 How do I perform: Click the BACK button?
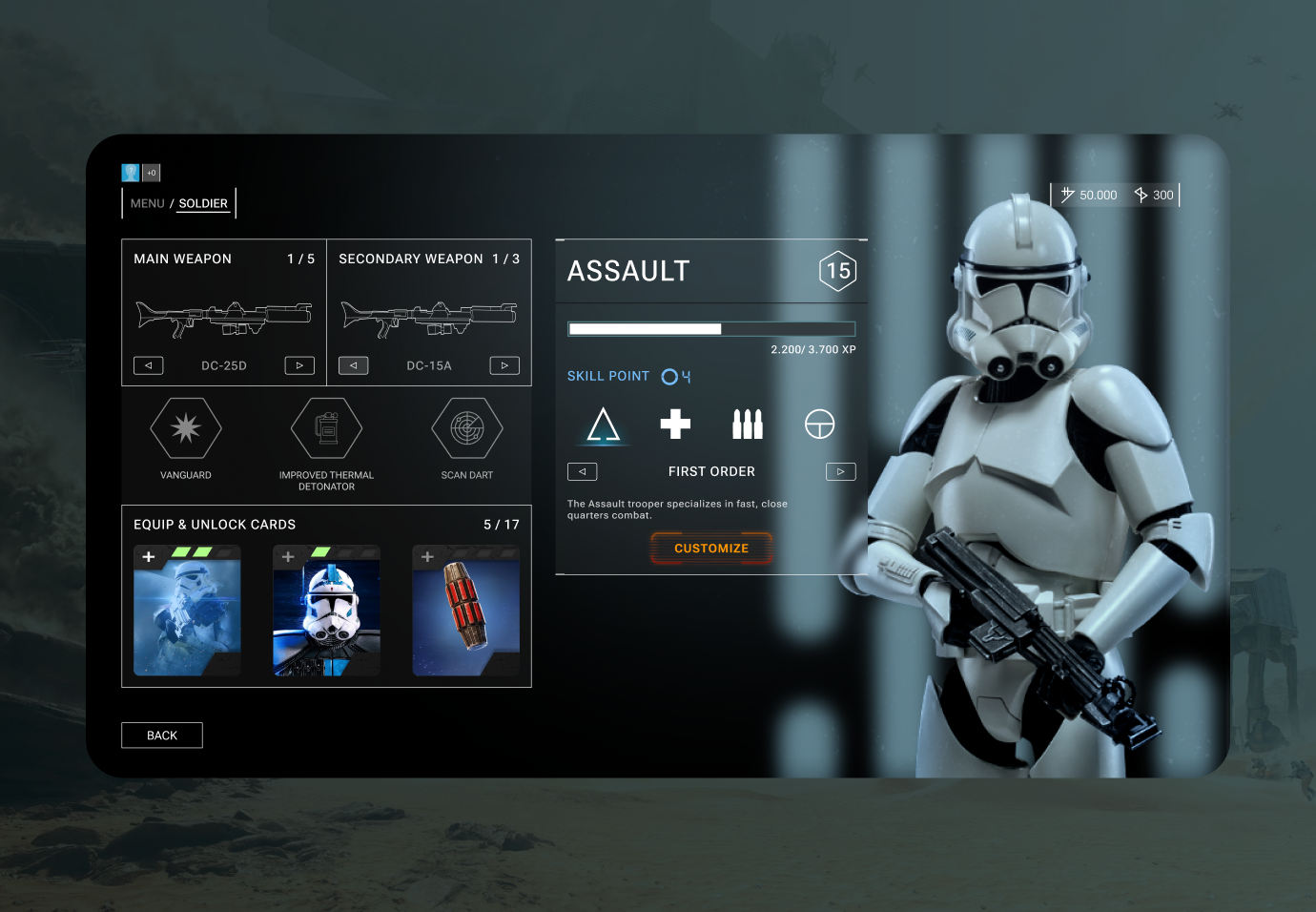[161, 735]
